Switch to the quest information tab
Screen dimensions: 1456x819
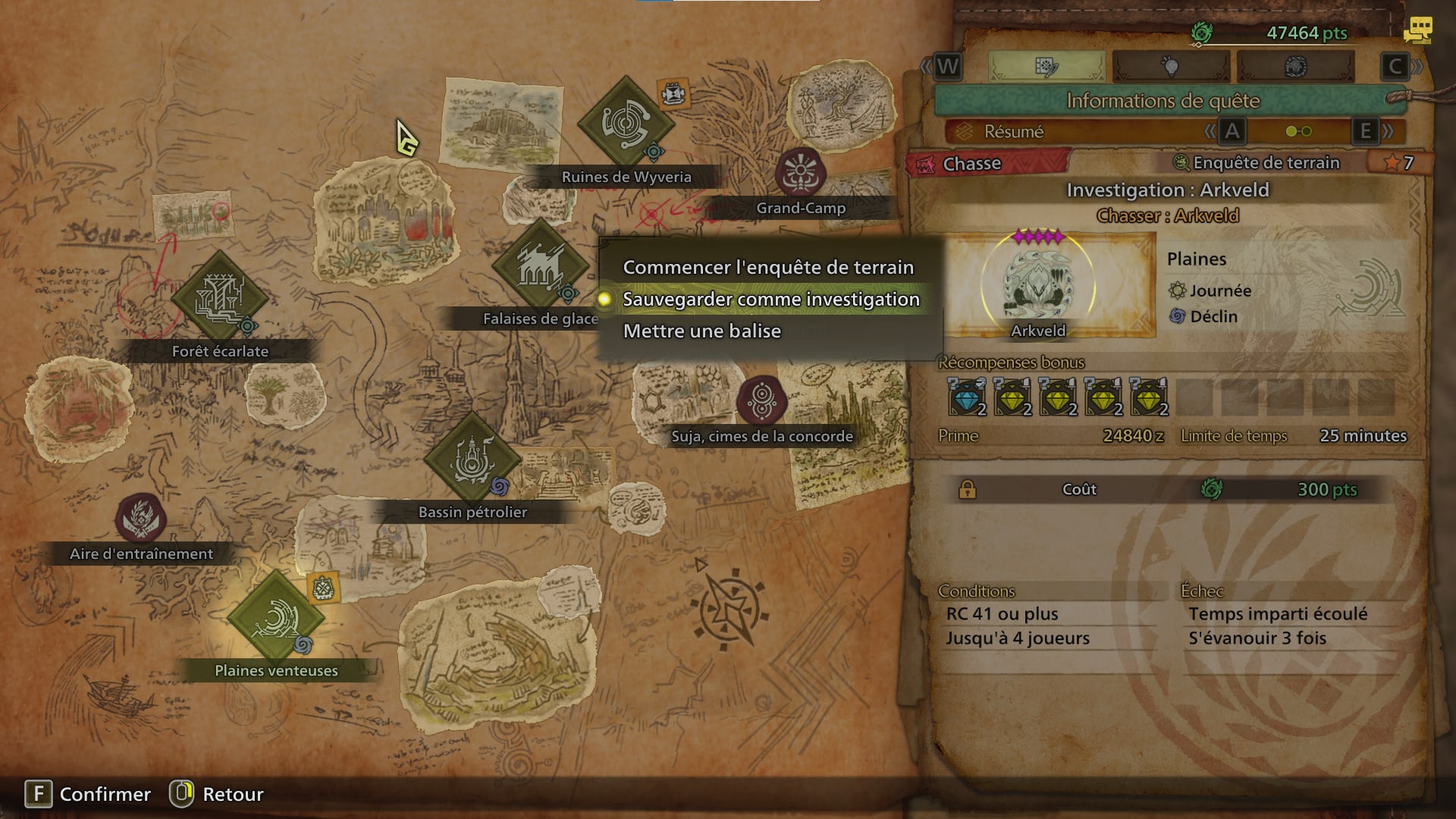coord(1046,67)
